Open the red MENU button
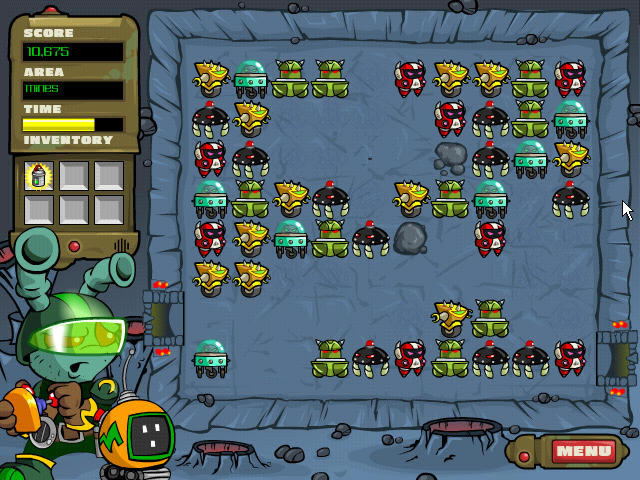The image size is (640, 480). [583, 451]
